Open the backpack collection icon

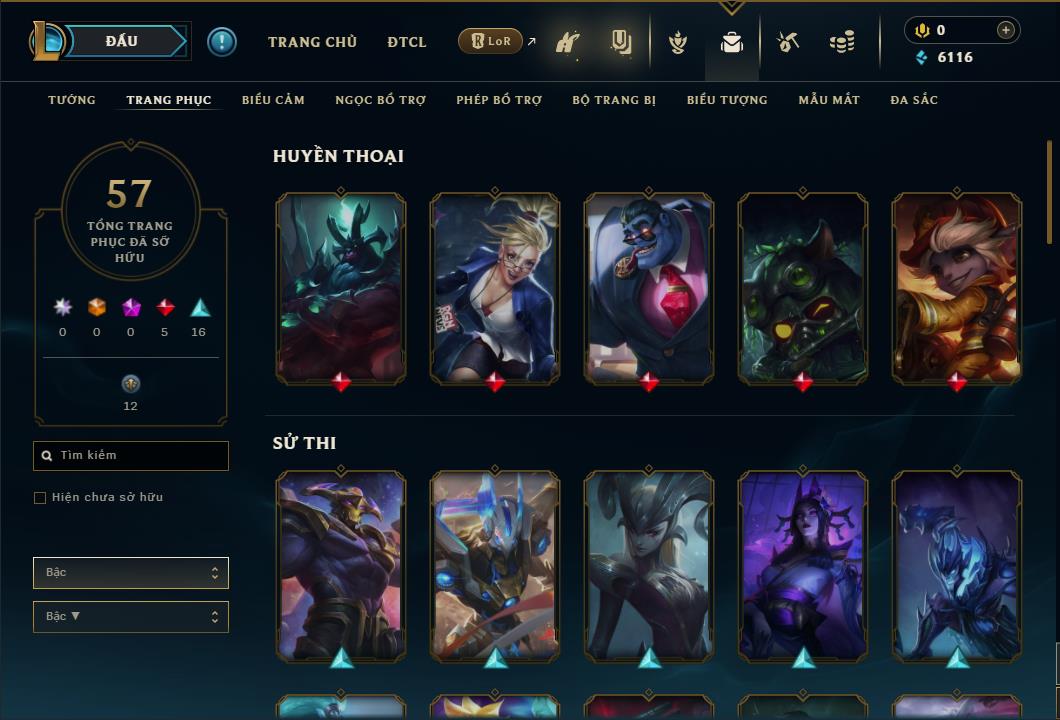point(732,42)
